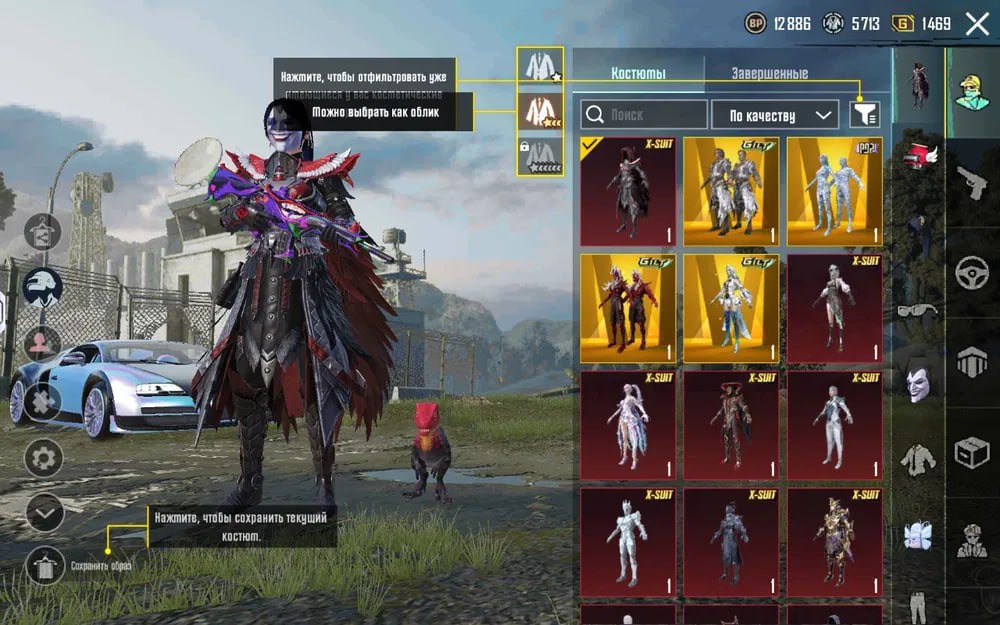
Task: Click the Поиск search field
Action: (x=644, y=115)
